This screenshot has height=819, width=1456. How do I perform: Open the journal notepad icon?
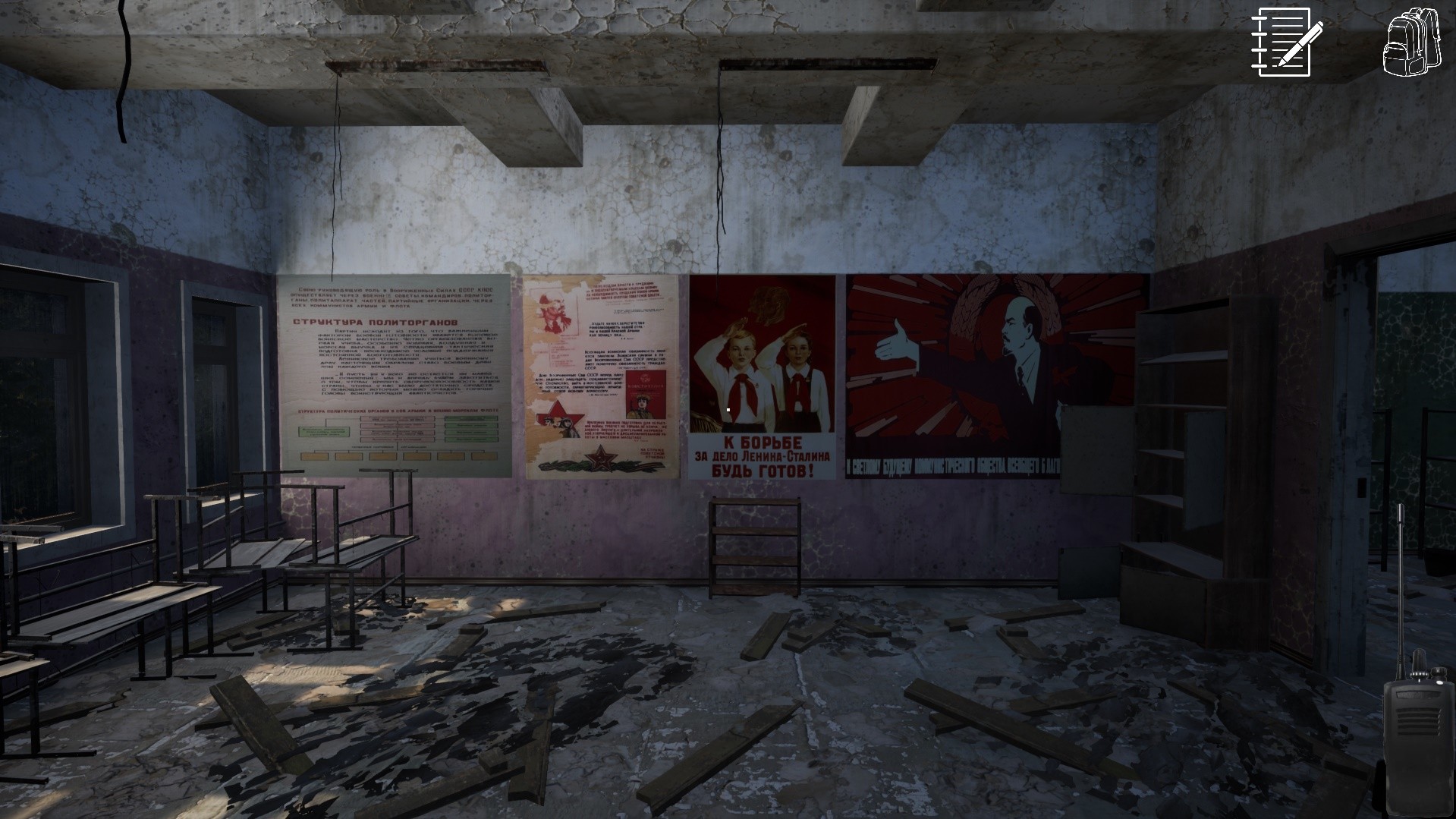pyautogui.click(x=1283, y=42)
